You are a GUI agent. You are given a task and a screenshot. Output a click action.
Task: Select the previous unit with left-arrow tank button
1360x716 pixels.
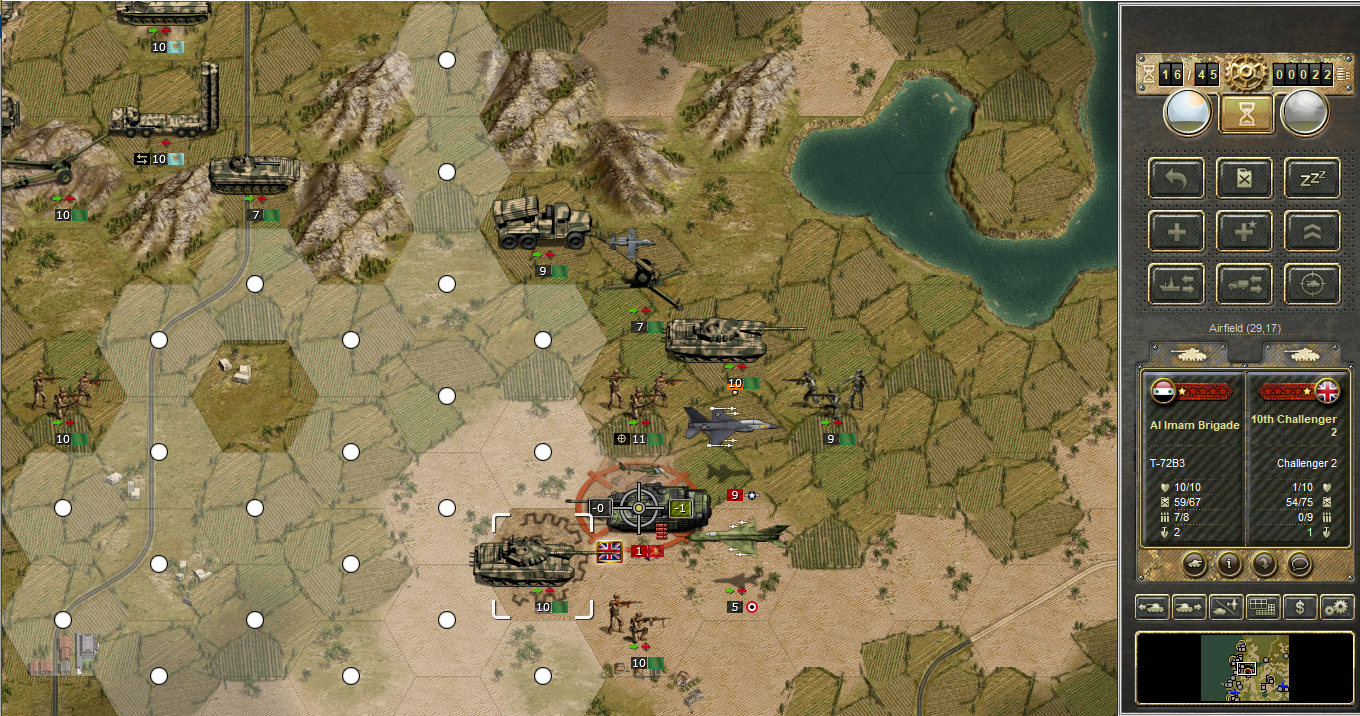point(1152,606)
